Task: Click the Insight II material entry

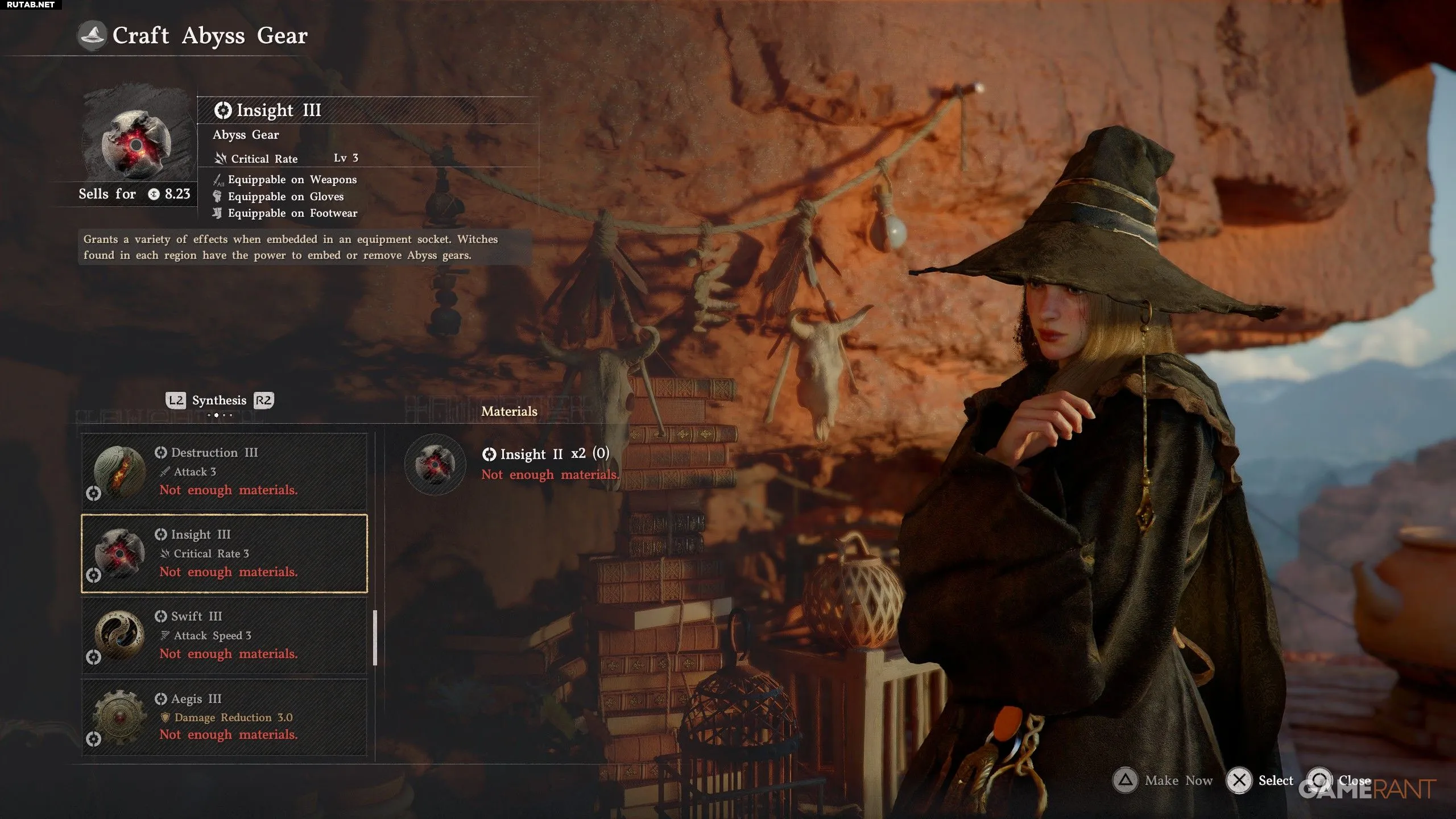Action: pos(512,464)
